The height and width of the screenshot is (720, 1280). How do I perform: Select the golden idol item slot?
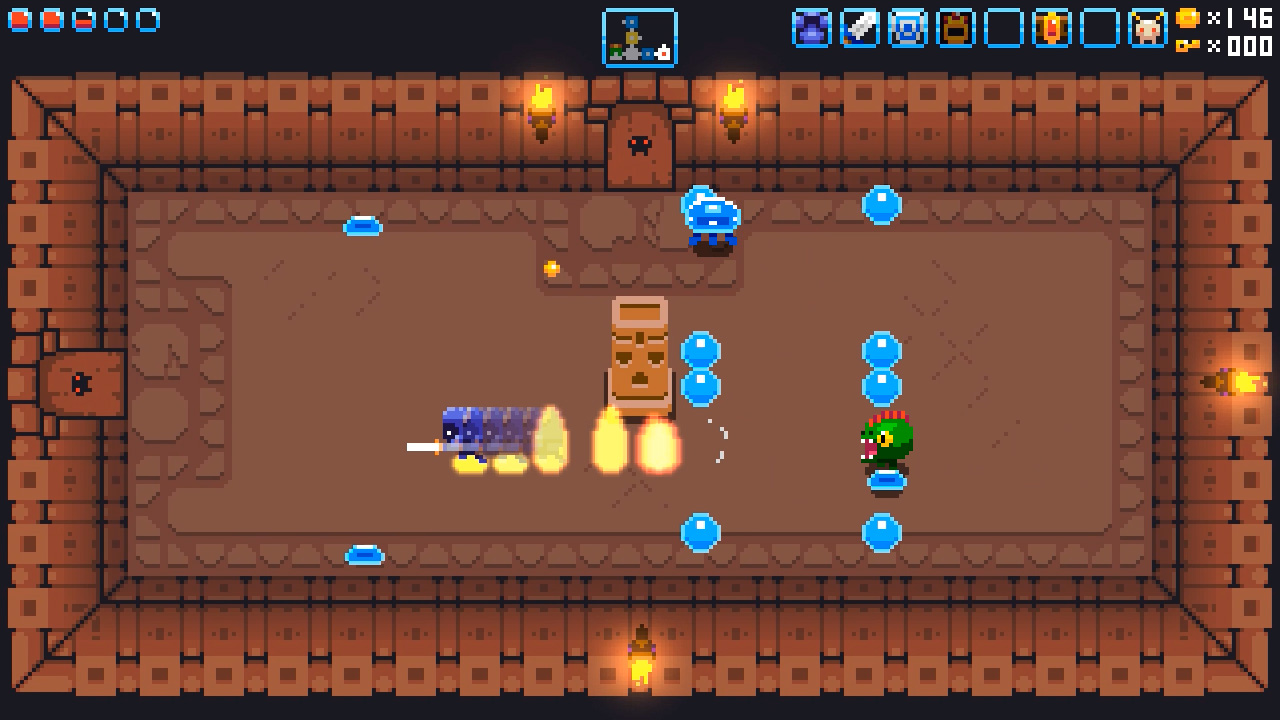click(x=1051, y=29)
